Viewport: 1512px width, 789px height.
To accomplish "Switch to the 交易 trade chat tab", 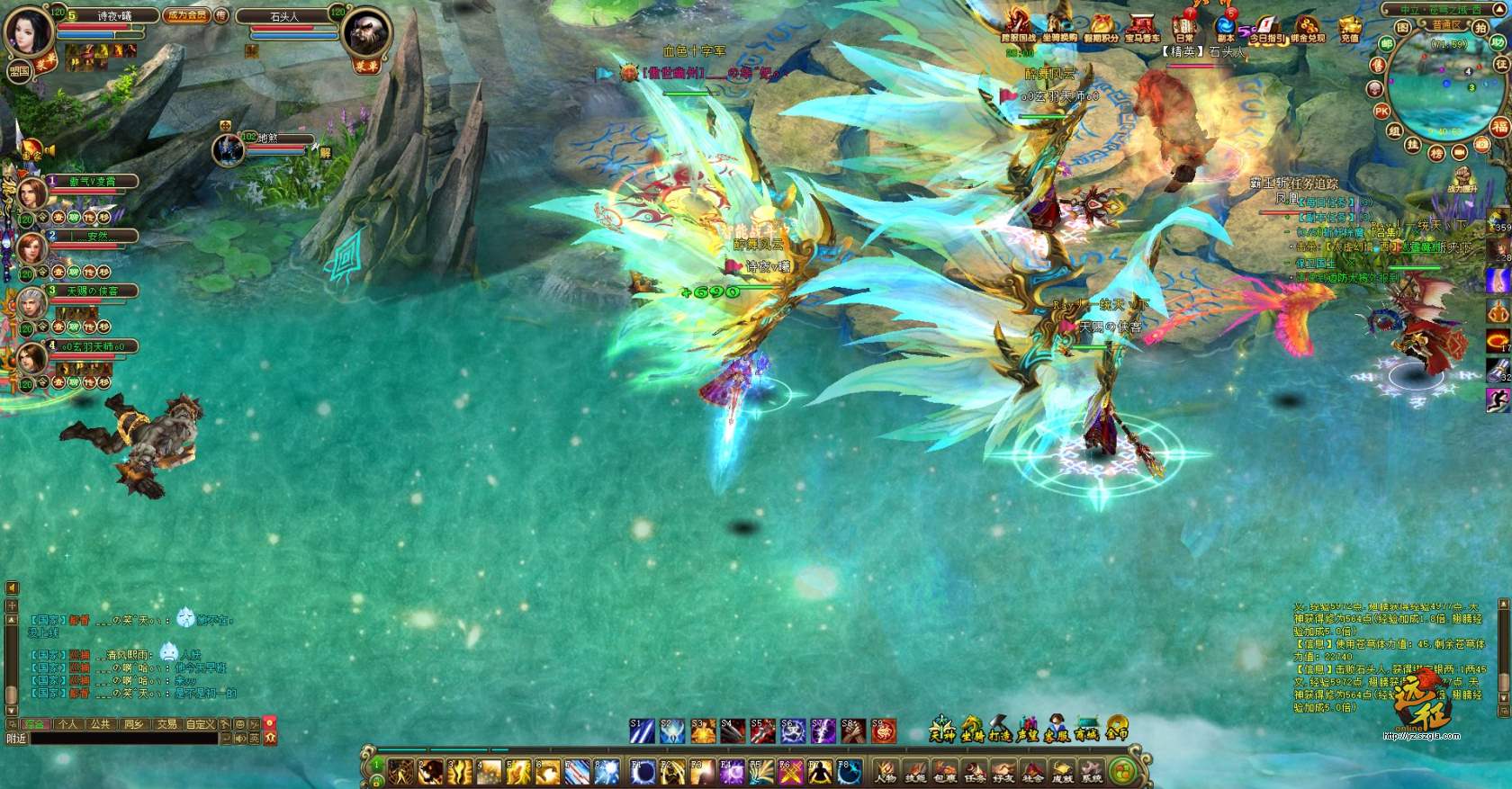I will click(x=166, y=723).
